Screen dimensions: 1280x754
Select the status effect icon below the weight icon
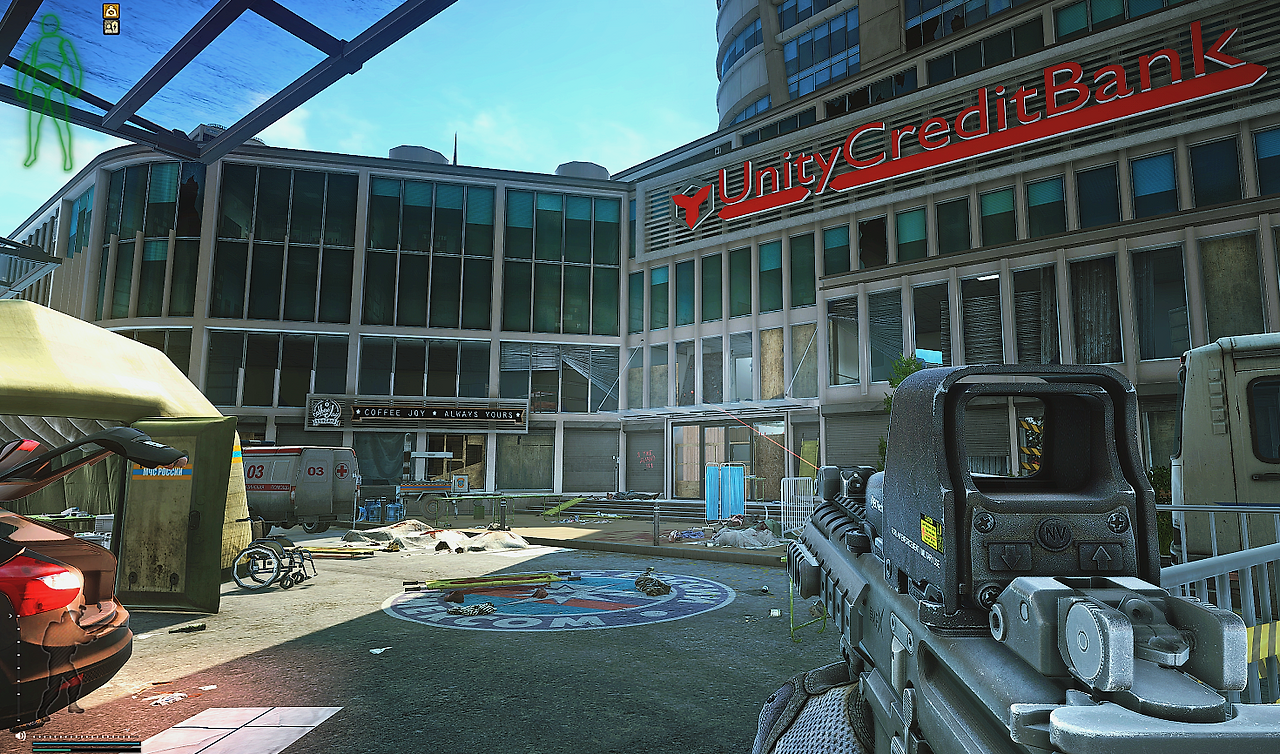(111, 27)
